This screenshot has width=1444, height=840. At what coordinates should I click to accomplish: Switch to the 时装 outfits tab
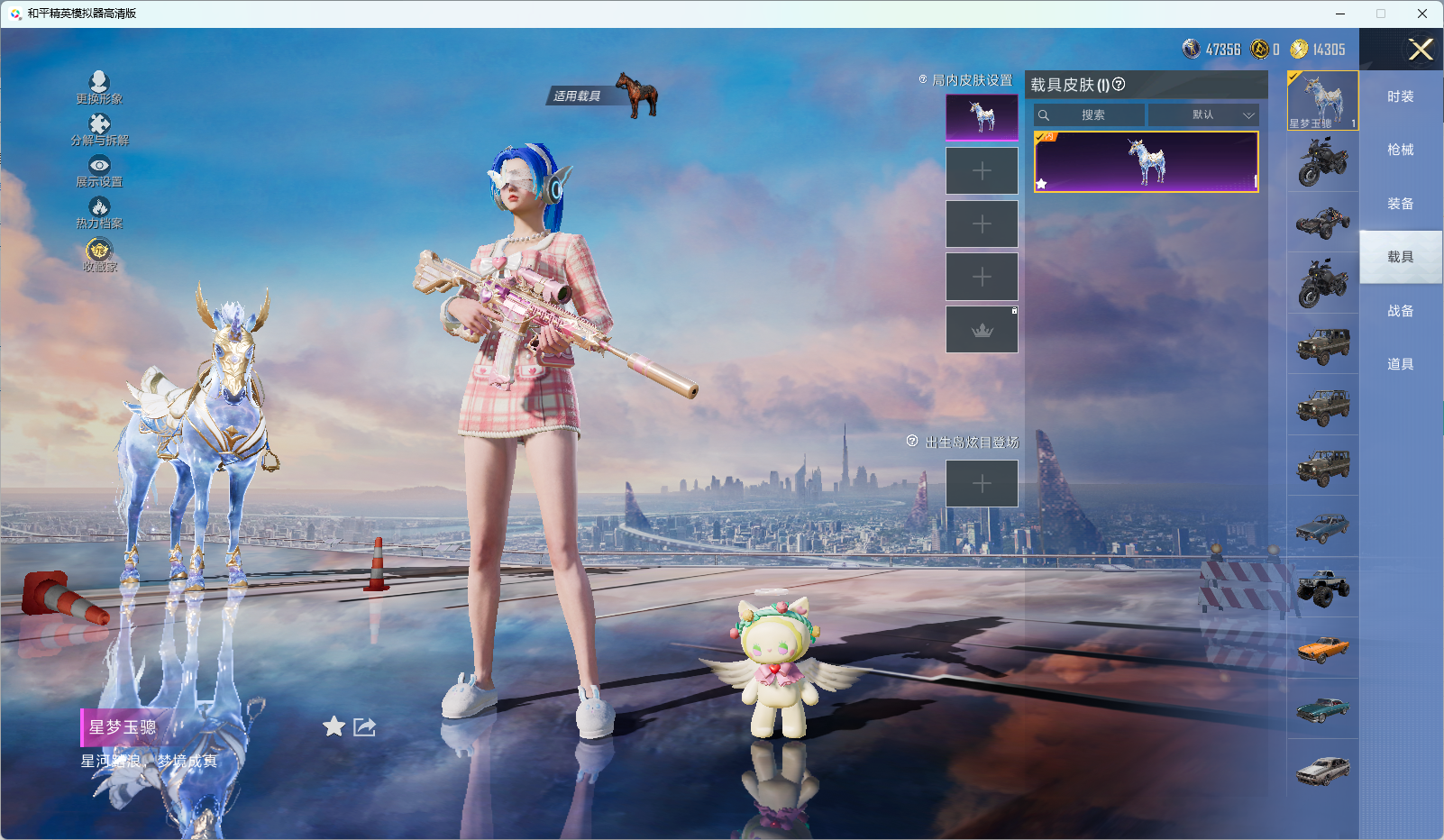(1400, 96)
